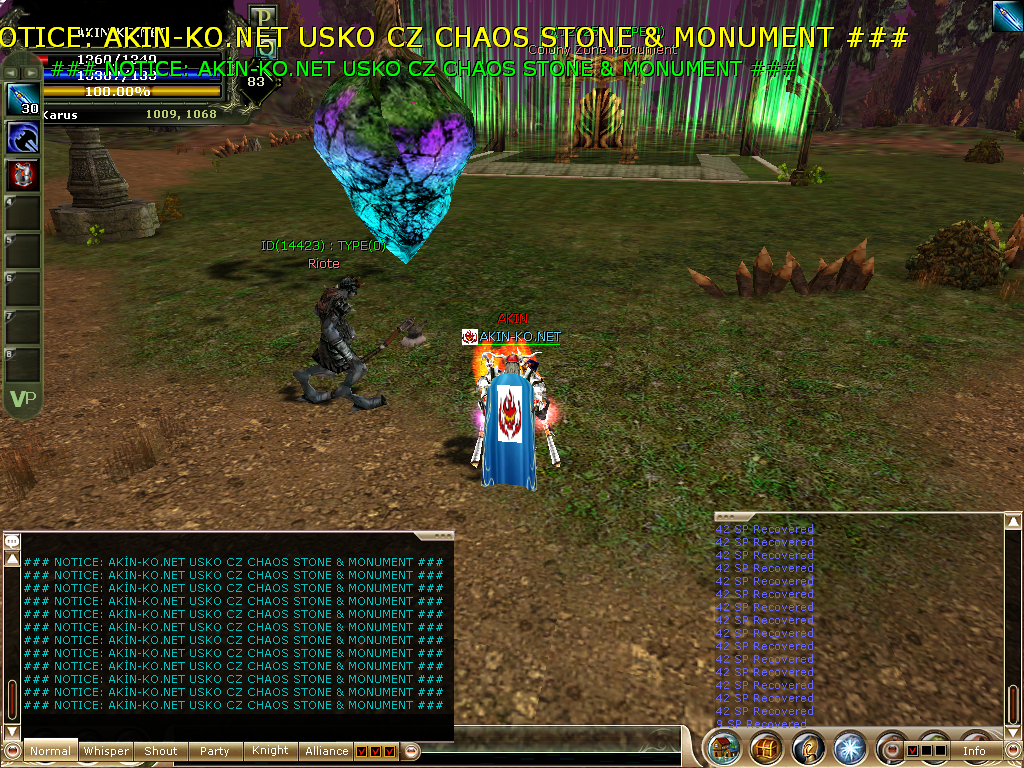The image size is (1024, 768).
Task: Activate the blue axe skill
Action: click(x=23, y=137)
